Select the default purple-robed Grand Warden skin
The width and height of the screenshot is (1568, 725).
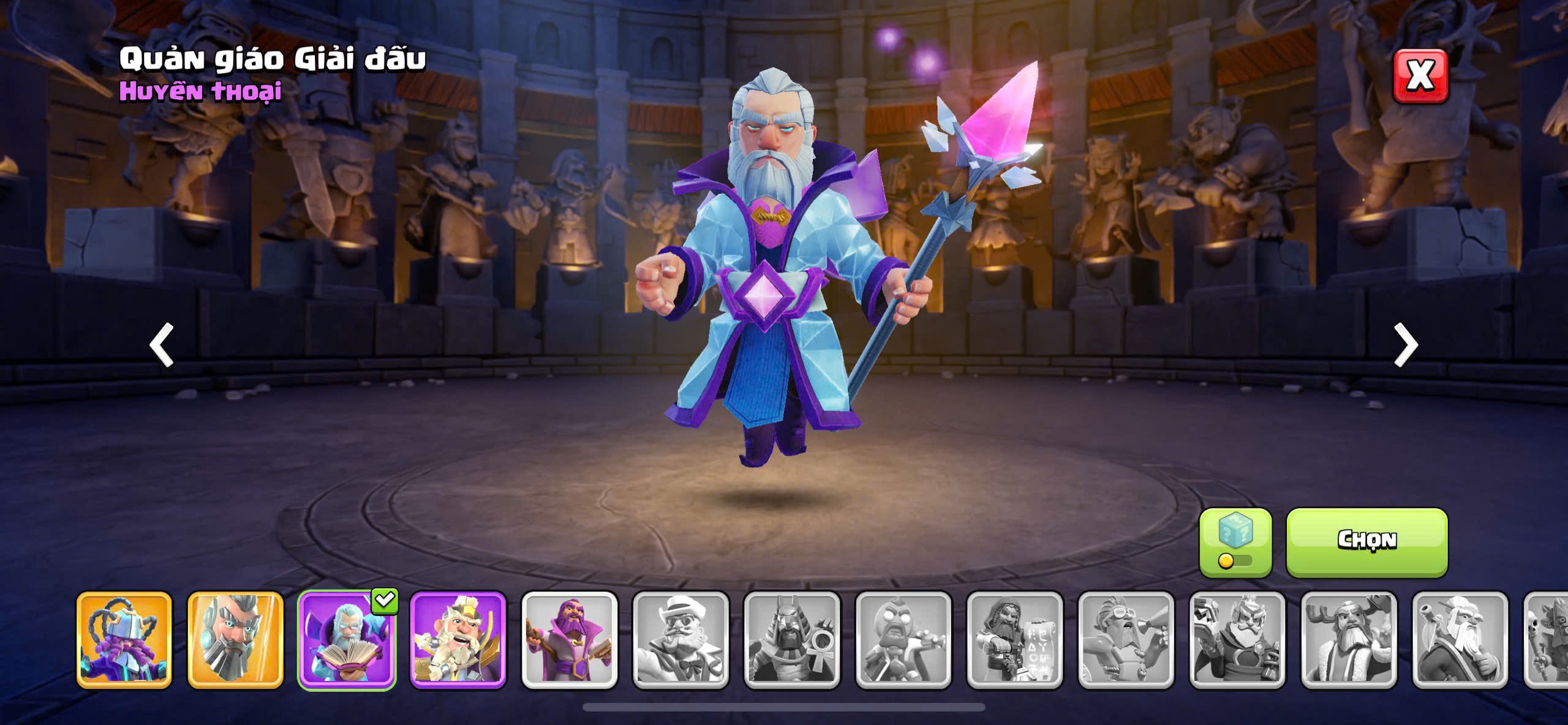(570, 640)
